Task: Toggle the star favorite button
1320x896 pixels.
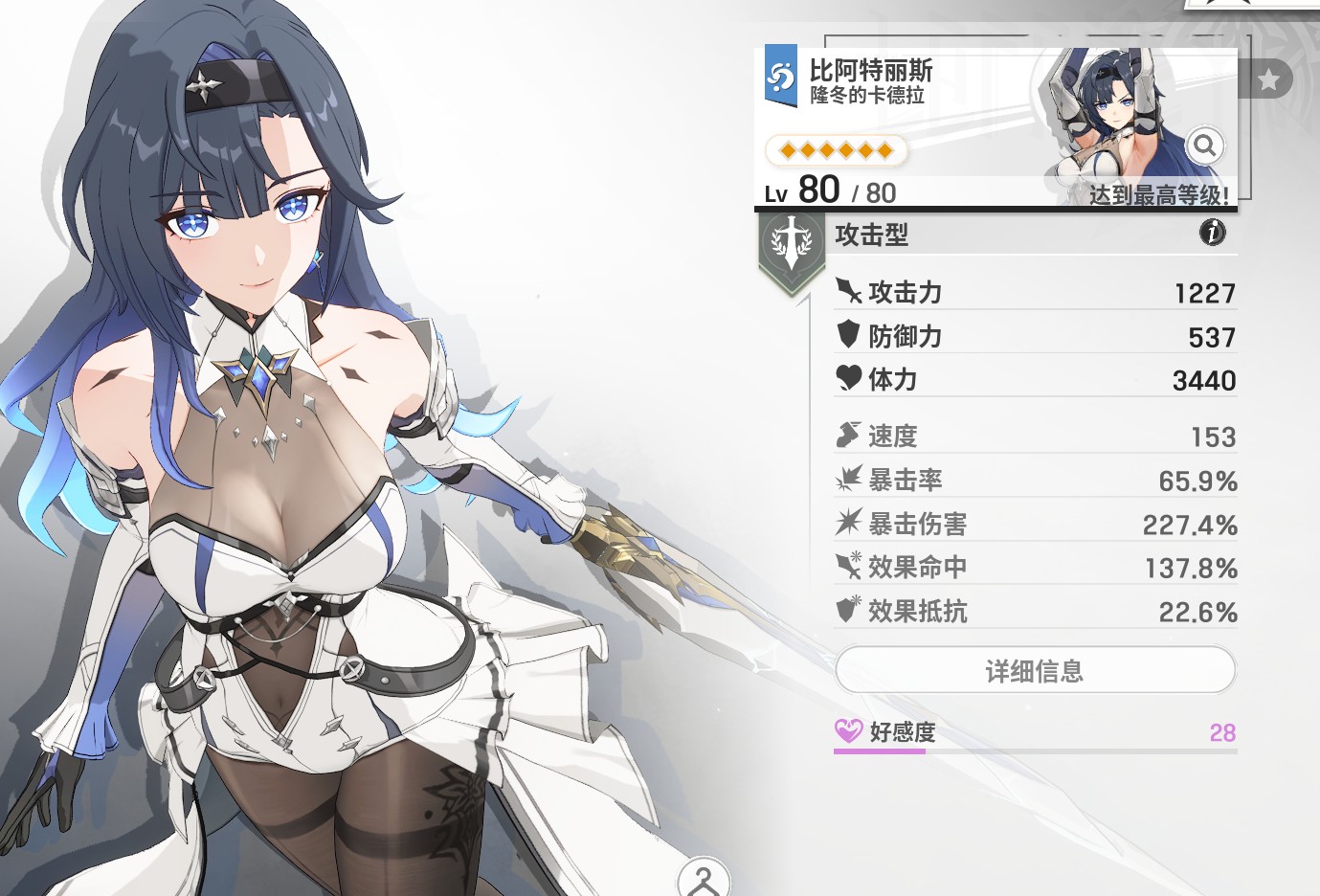Action: 1268,79
